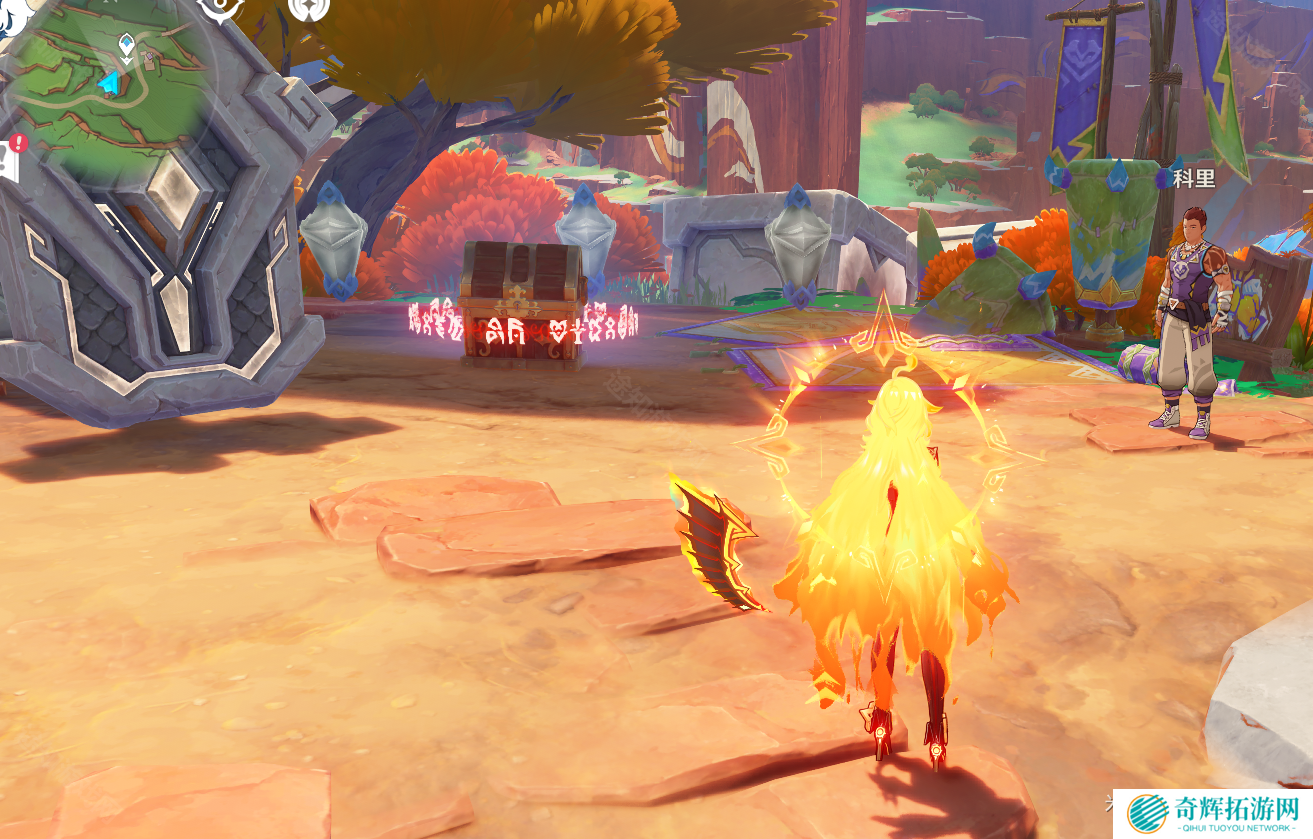Select the compass-shaped icon beside the minimap
The width and height of the screenshot is (1313, 839).
click(221, 9)
